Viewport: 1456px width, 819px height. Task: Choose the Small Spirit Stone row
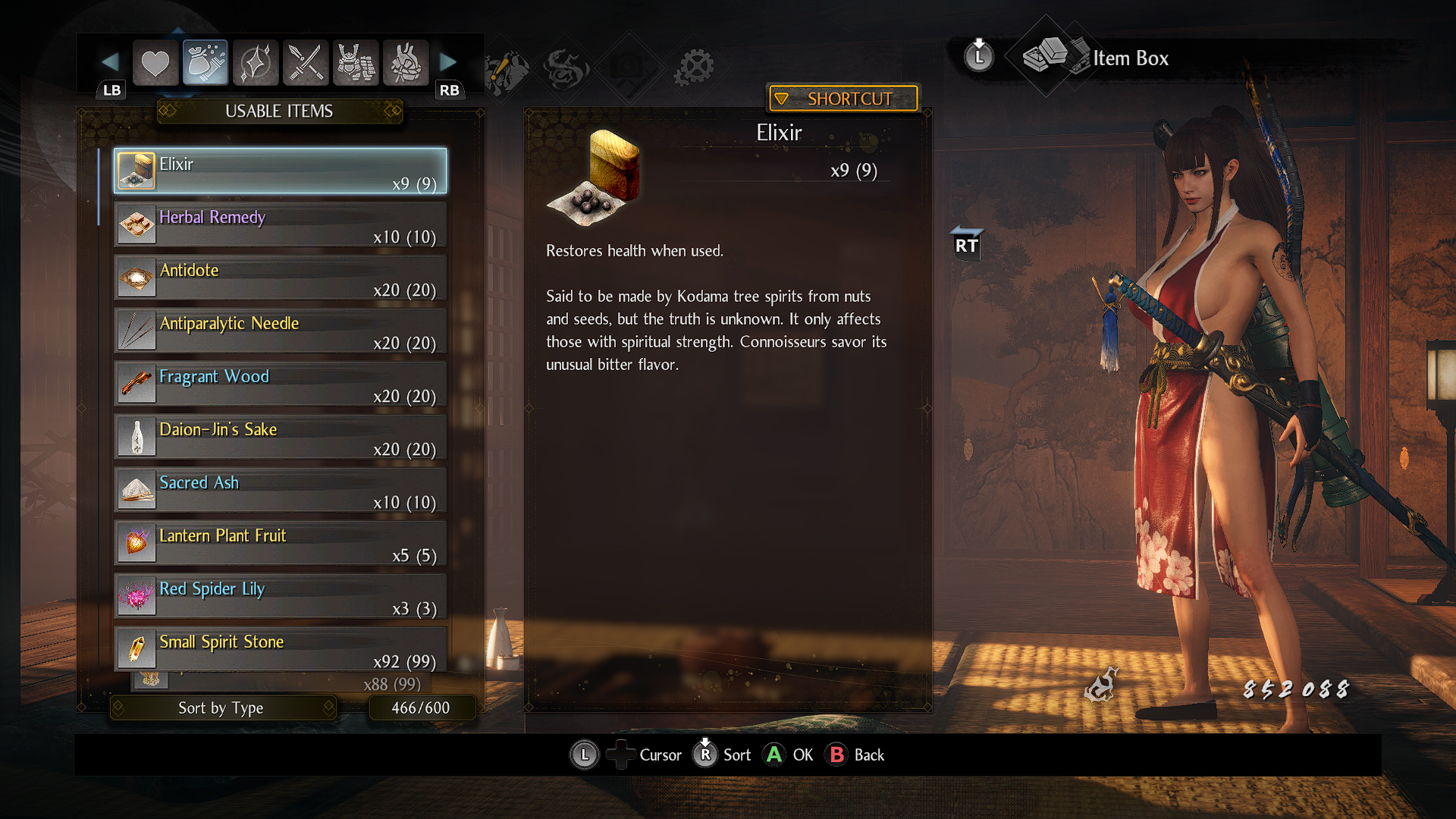(280, 649)
